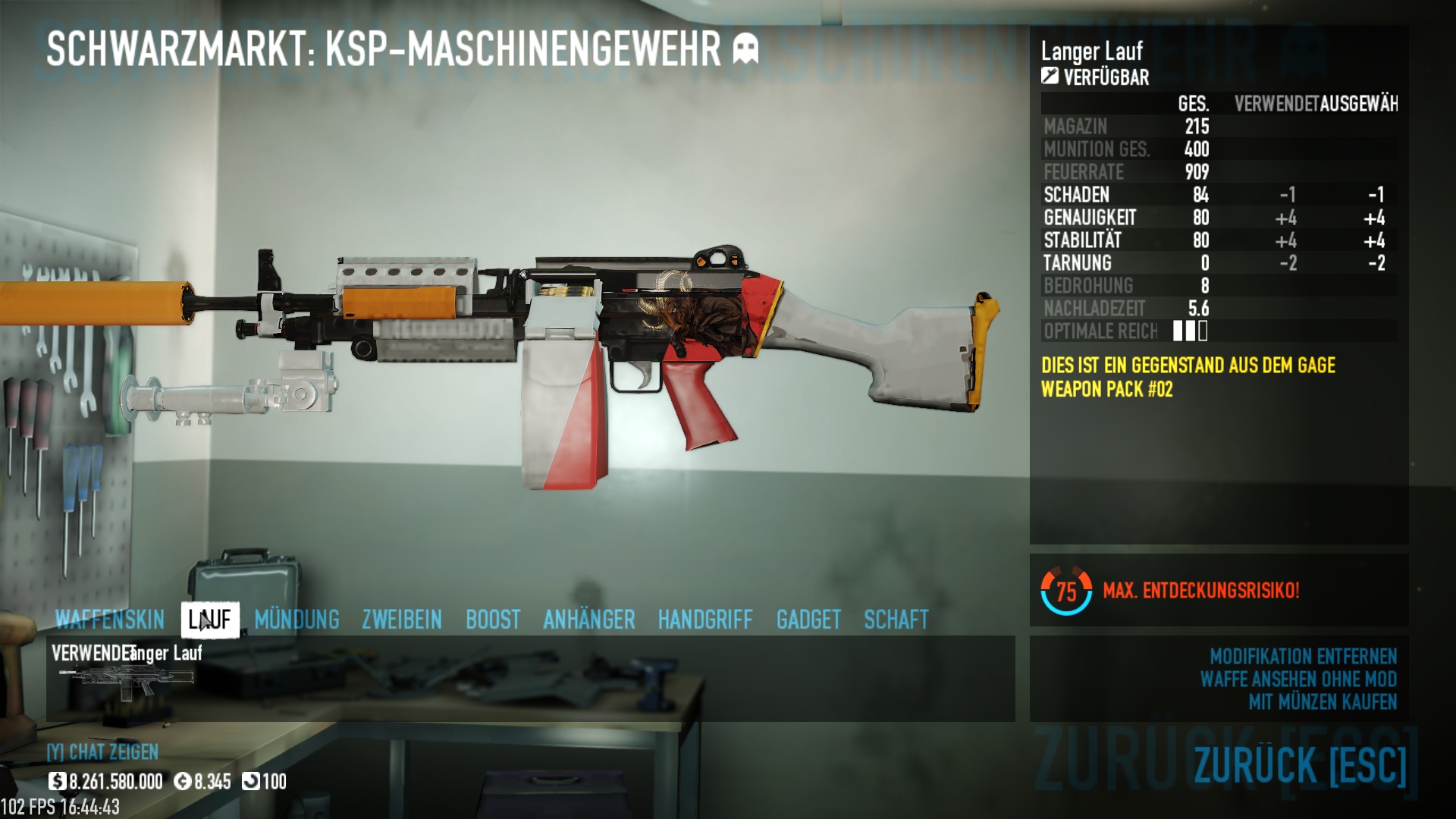Open the Schaft tab
The height and width of the screenshot is (819, 1456).
tap(896, 620)
